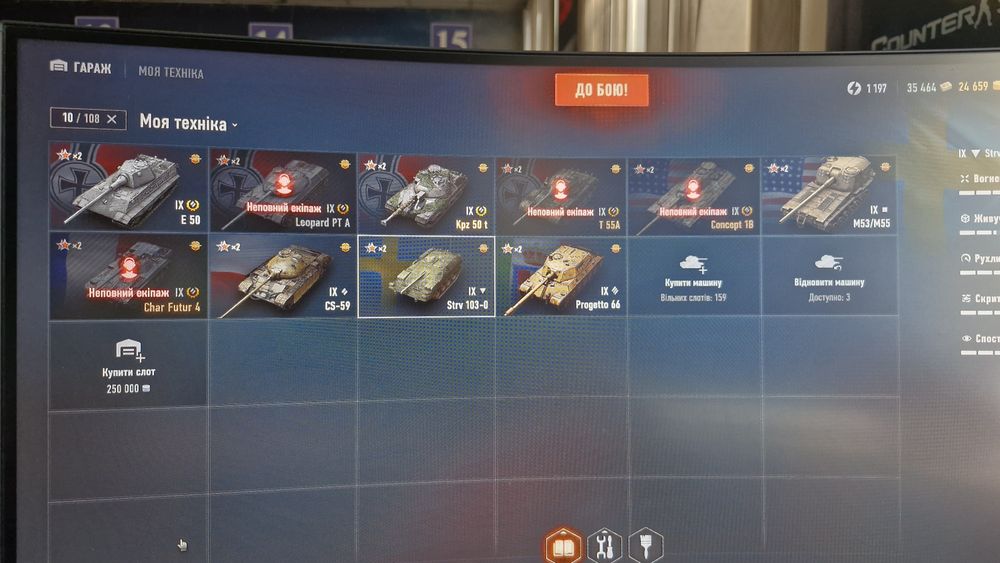Open Купити машину to buy a vehicle
Viewport: 1000px width, 563px height.
[694, 277]
